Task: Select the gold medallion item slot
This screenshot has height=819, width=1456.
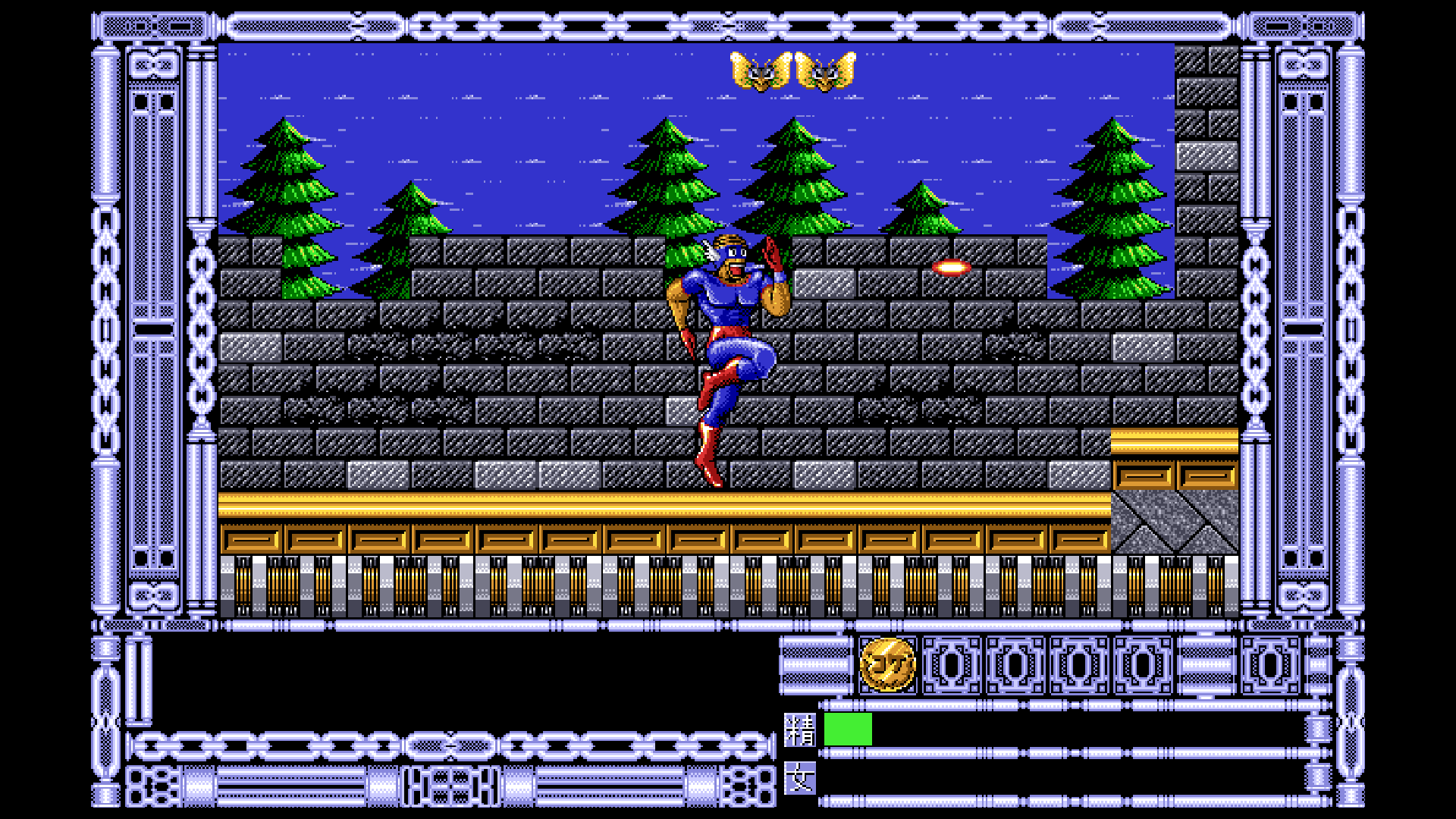Action: pyautogui.click(x=887, y=665)
